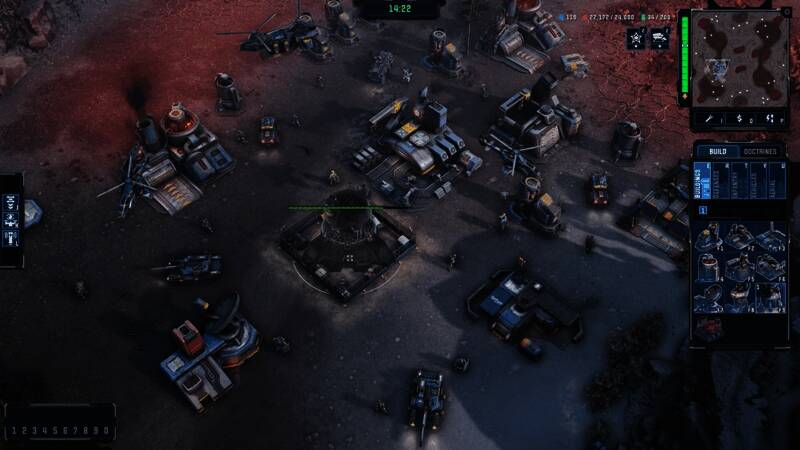
Task: Click the armored vehicle icon beside star badge
Action: (x=660, y=38)
